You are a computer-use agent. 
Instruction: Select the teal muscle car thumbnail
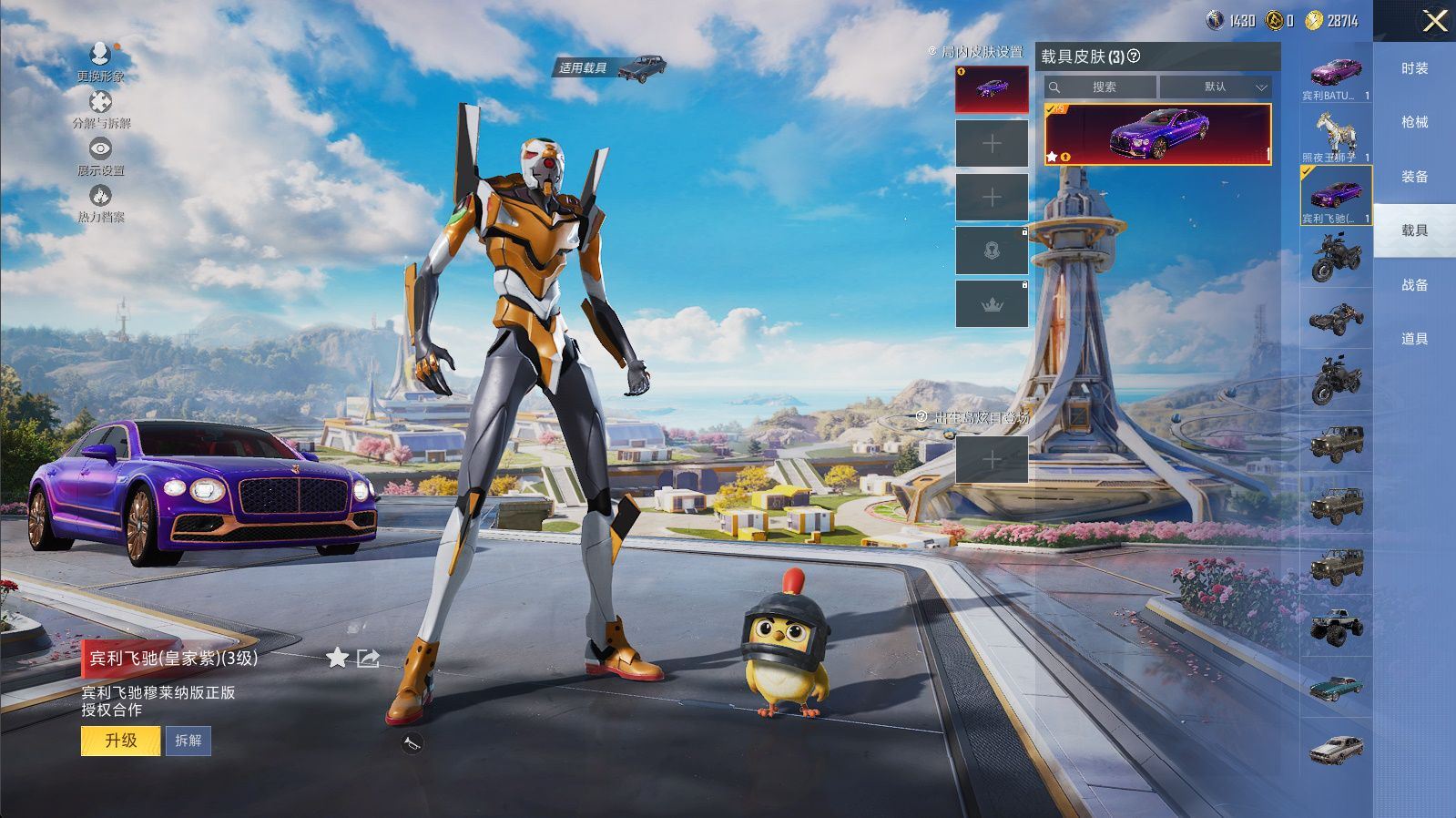[x=1336, y=687]
